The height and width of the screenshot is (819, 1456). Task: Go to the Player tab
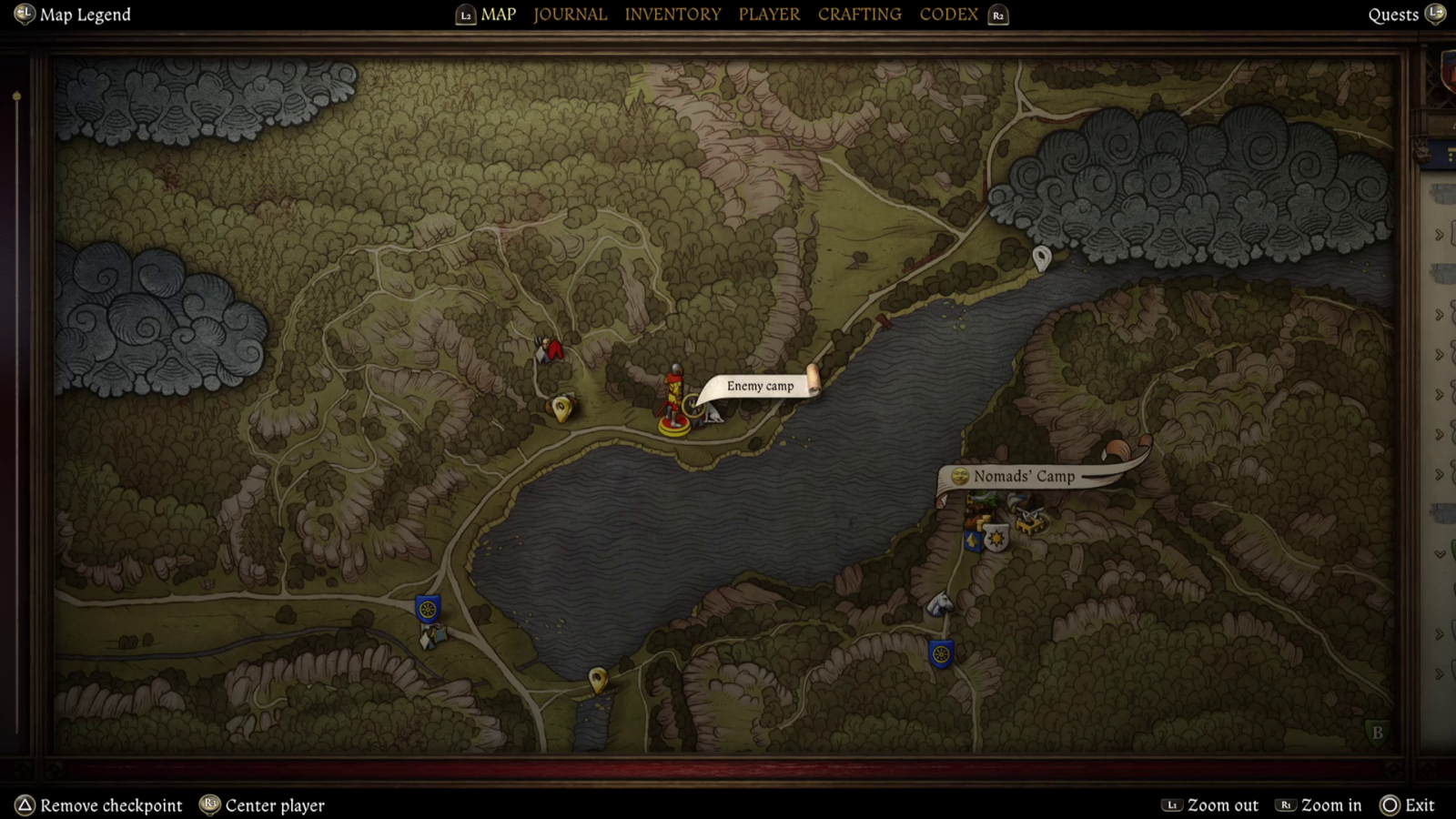tap(769, 15)
